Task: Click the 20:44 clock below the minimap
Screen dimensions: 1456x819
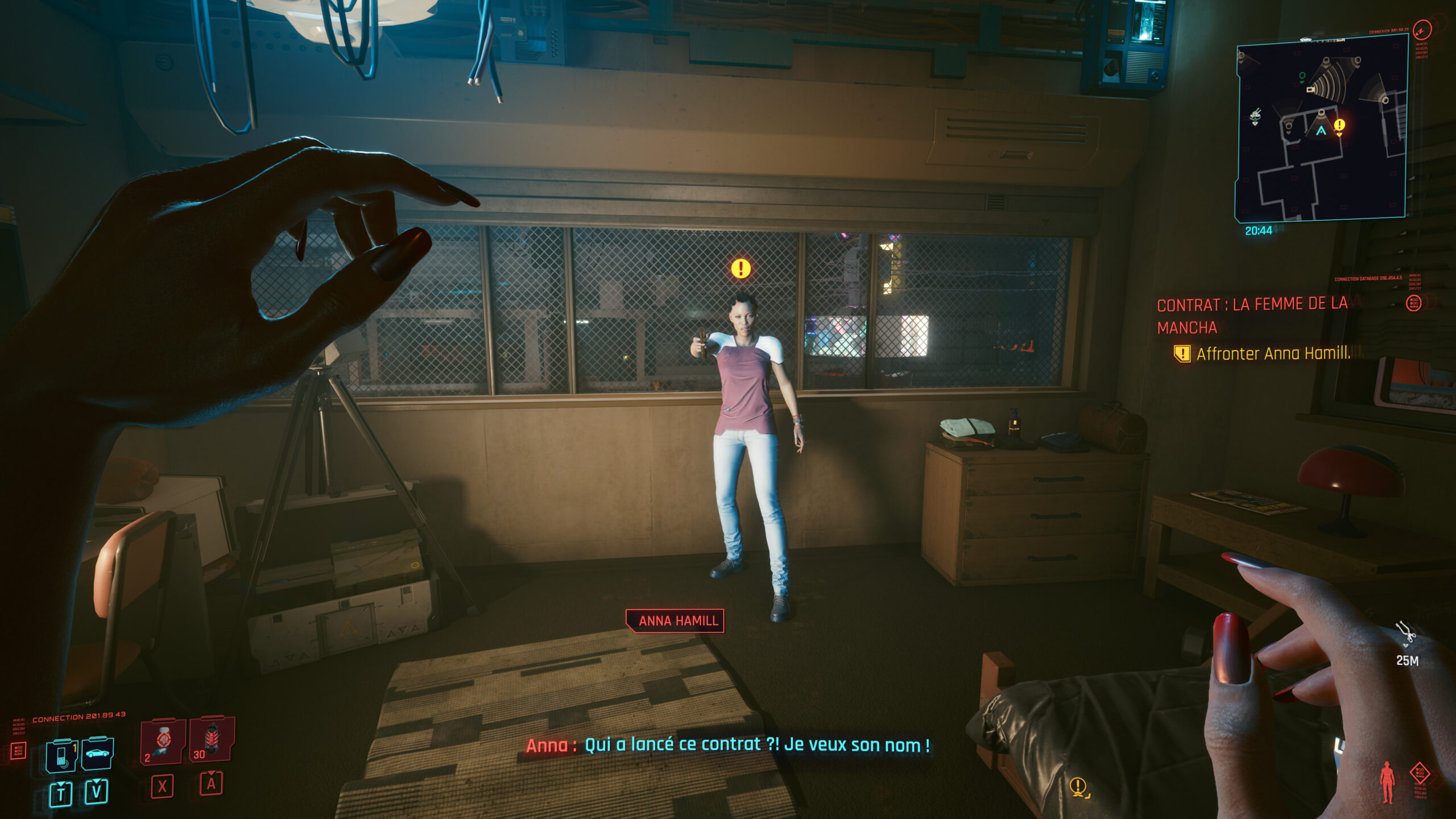Action: [1259, 230]
